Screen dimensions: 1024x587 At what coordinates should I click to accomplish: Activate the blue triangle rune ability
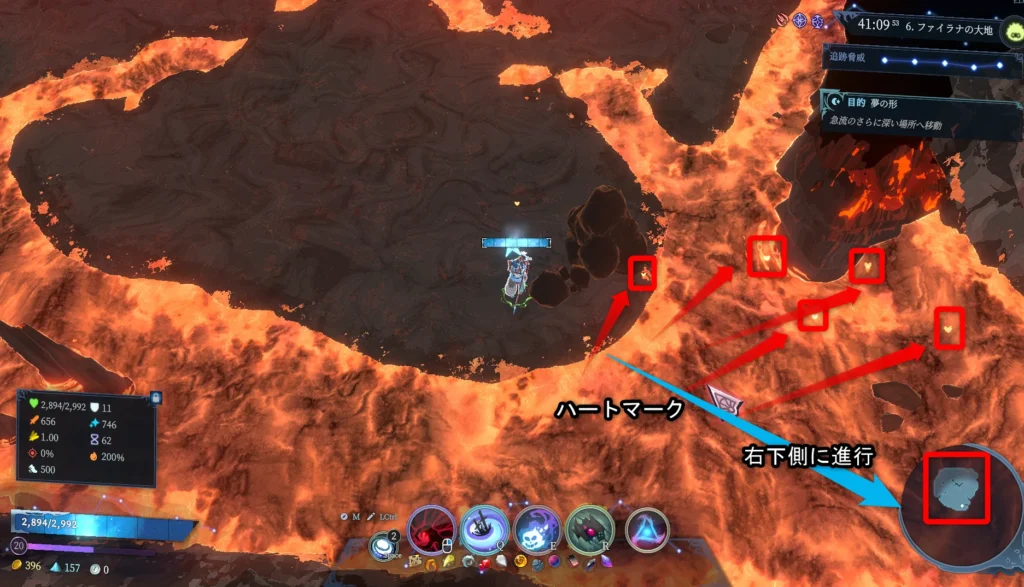[647, 530]
